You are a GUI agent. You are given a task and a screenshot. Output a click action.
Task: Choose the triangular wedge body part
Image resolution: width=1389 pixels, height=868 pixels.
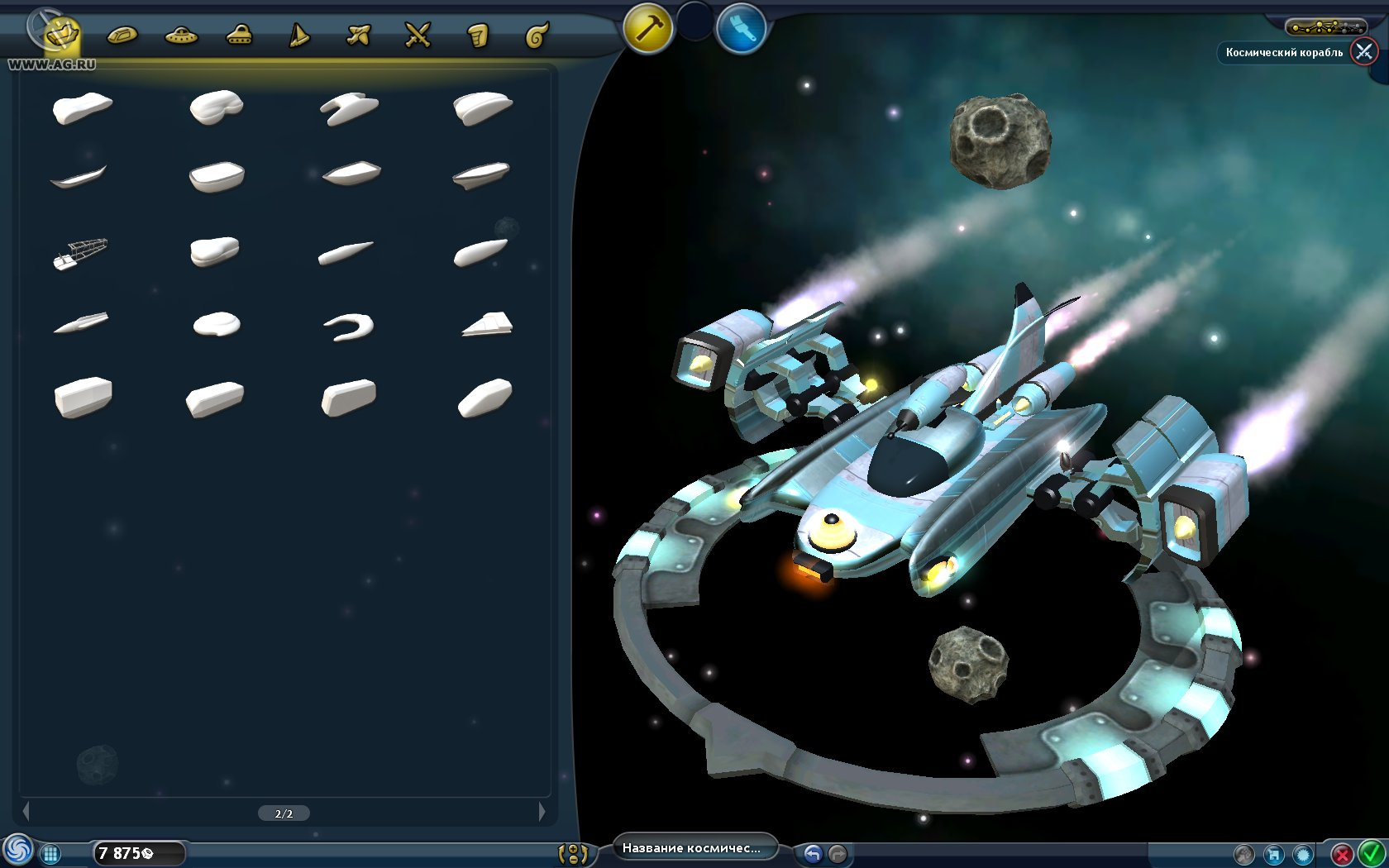click(487, 324)
